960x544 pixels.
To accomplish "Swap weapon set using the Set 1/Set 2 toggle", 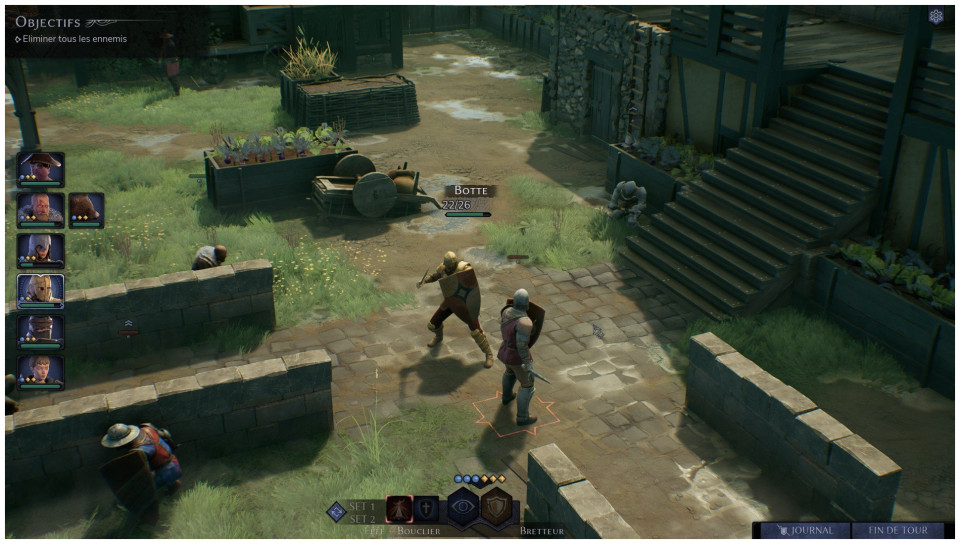I will pos(337,511).
